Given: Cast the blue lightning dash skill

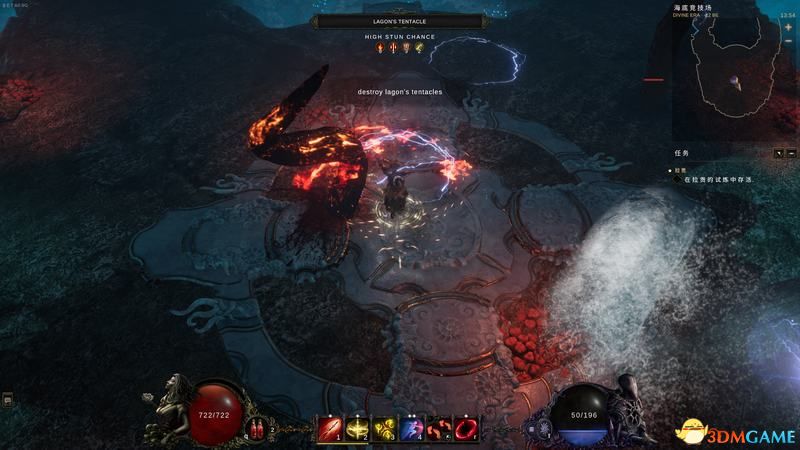Looking at the screenshot, I should point(410,428).
